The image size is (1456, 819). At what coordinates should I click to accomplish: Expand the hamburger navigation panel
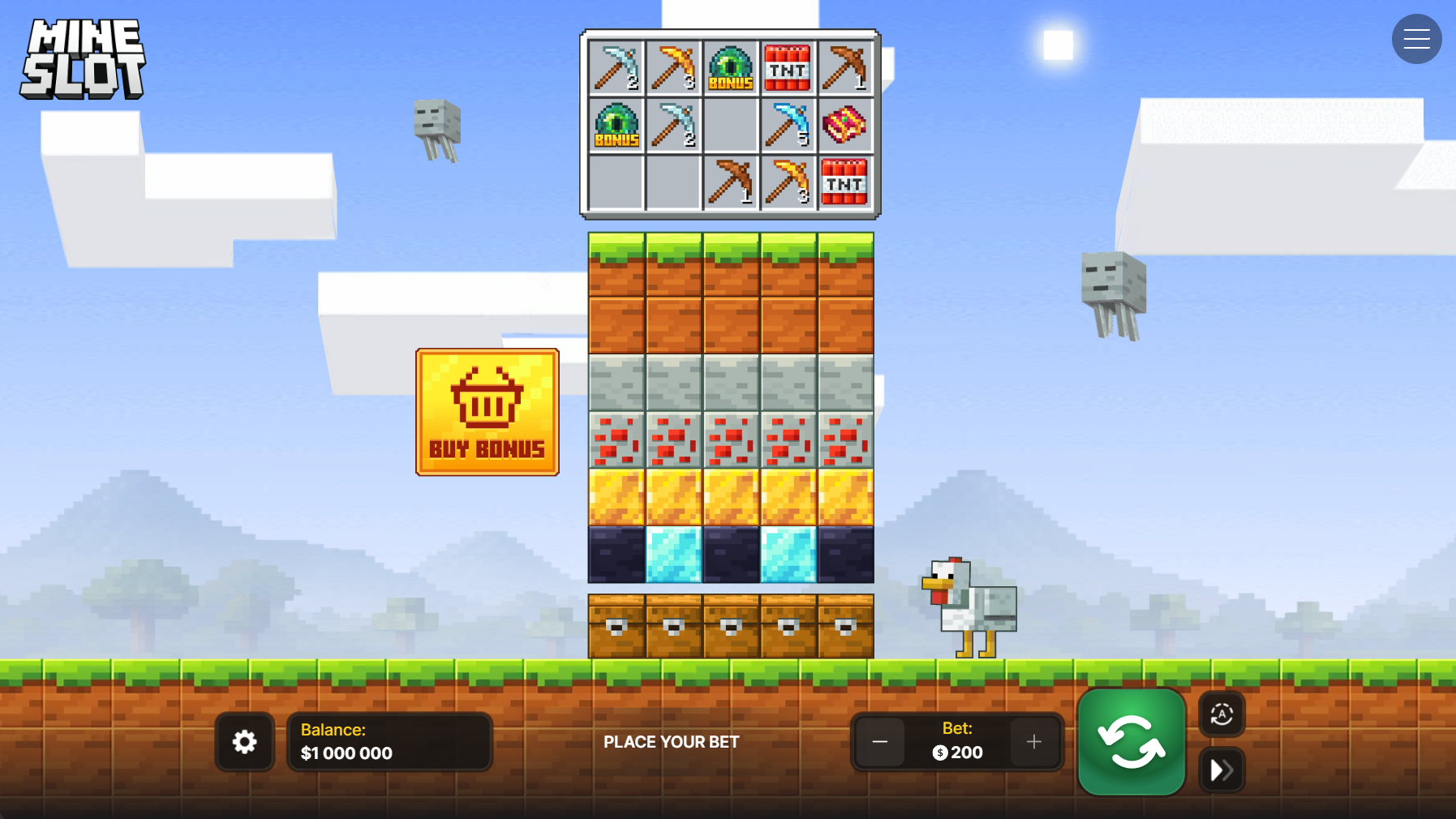[1416, 39]
